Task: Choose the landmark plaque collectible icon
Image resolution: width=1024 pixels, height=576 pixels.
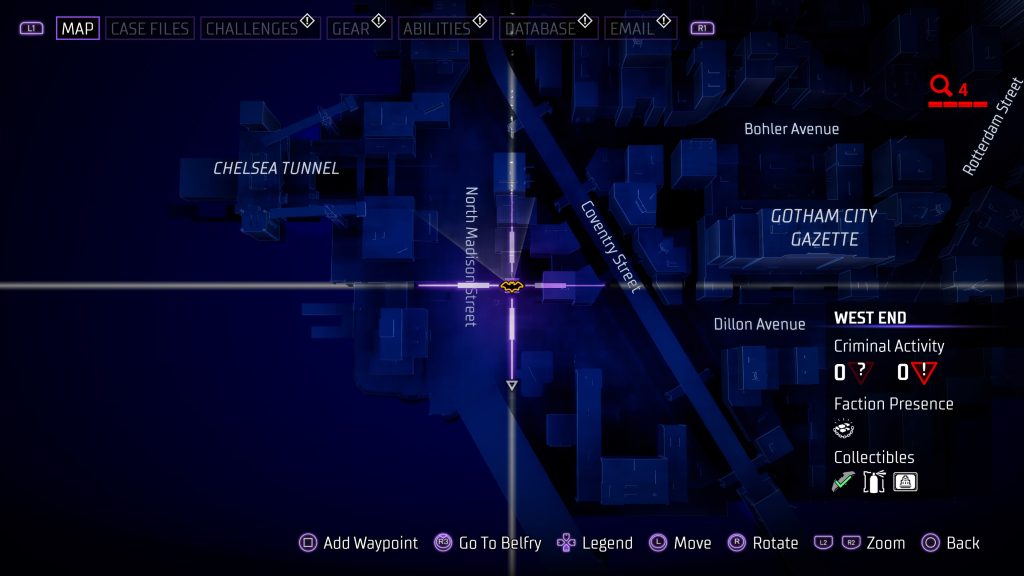Action: pos(905,482)
